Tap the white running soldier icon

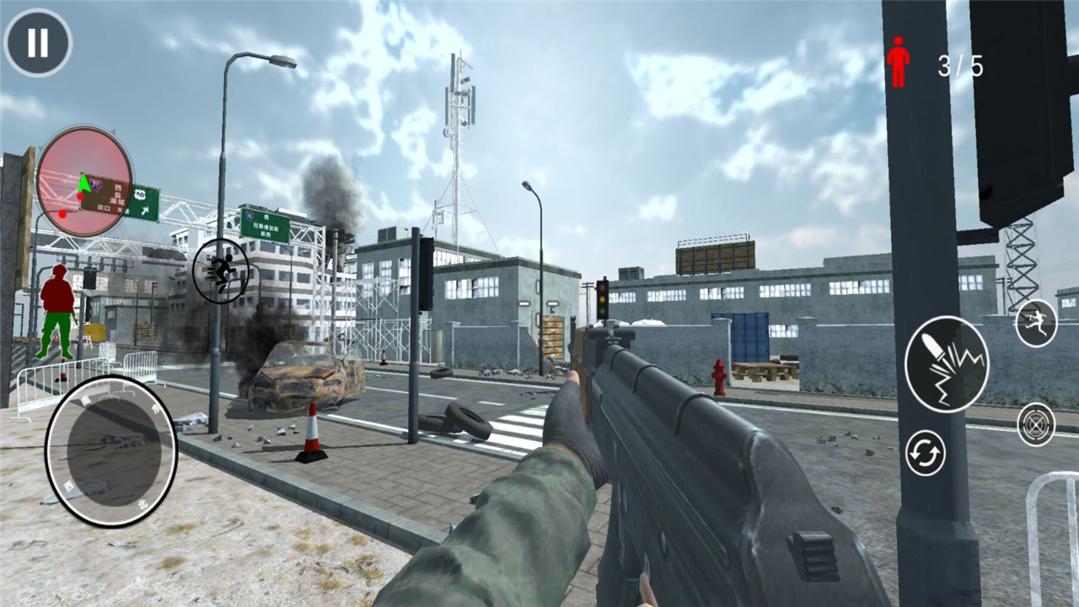1036,324
